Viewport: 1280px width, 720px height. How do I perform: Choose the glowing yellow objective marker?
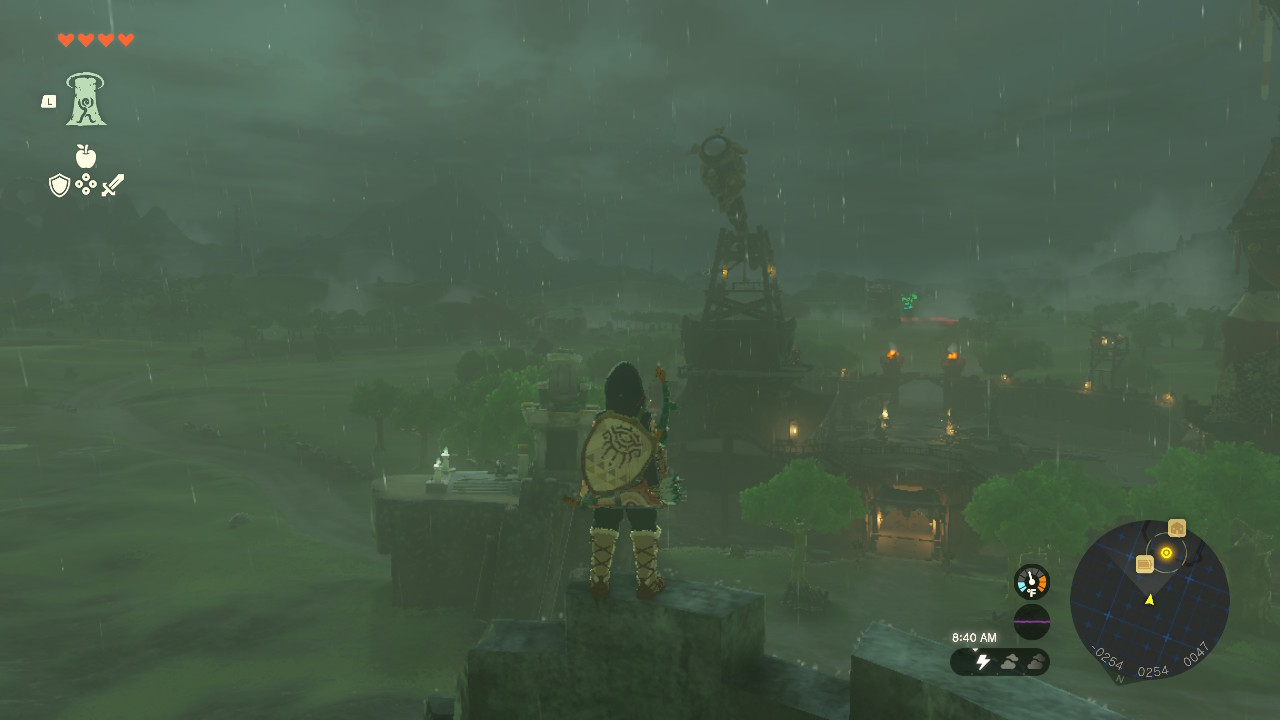(1166, 552)
